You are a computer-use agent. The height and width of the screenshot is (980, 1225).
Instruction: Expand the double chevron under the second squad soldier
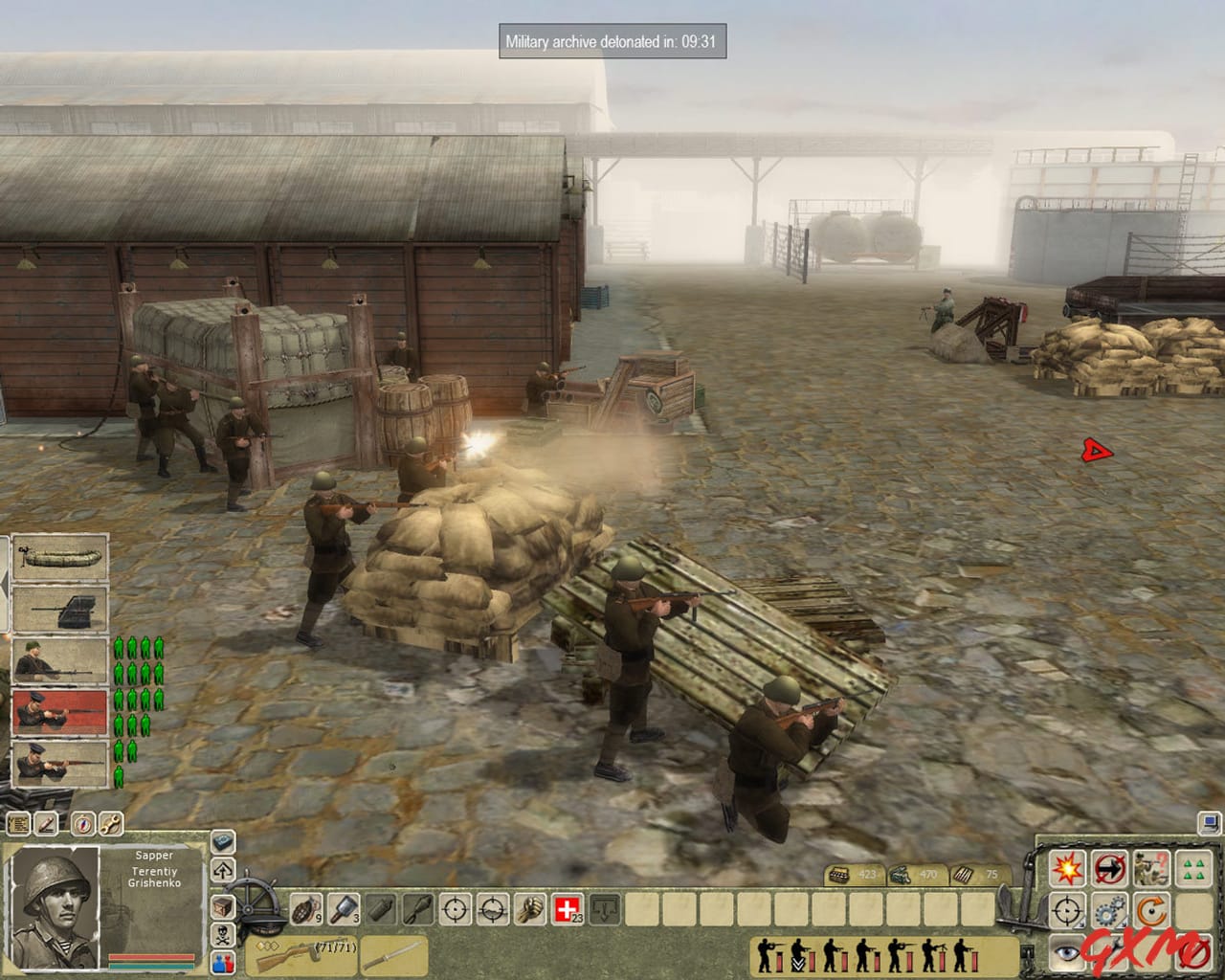click(x=798, y=963)
